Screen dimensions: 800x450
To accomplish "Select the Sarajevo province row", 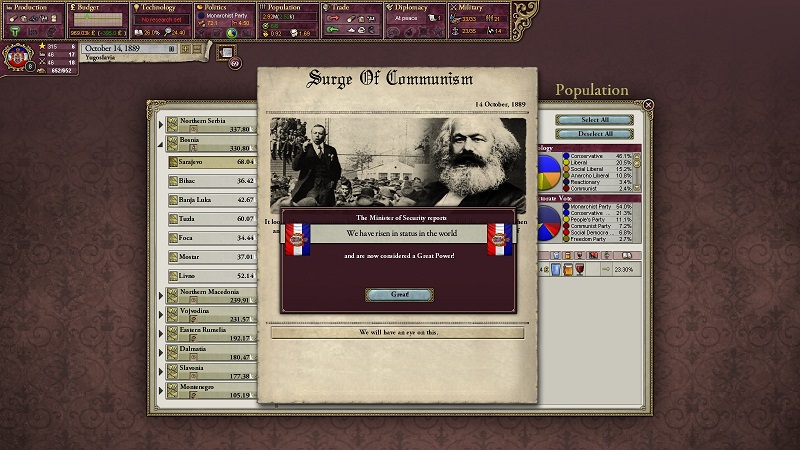I will pyautogui.click(x=212, y=160).
